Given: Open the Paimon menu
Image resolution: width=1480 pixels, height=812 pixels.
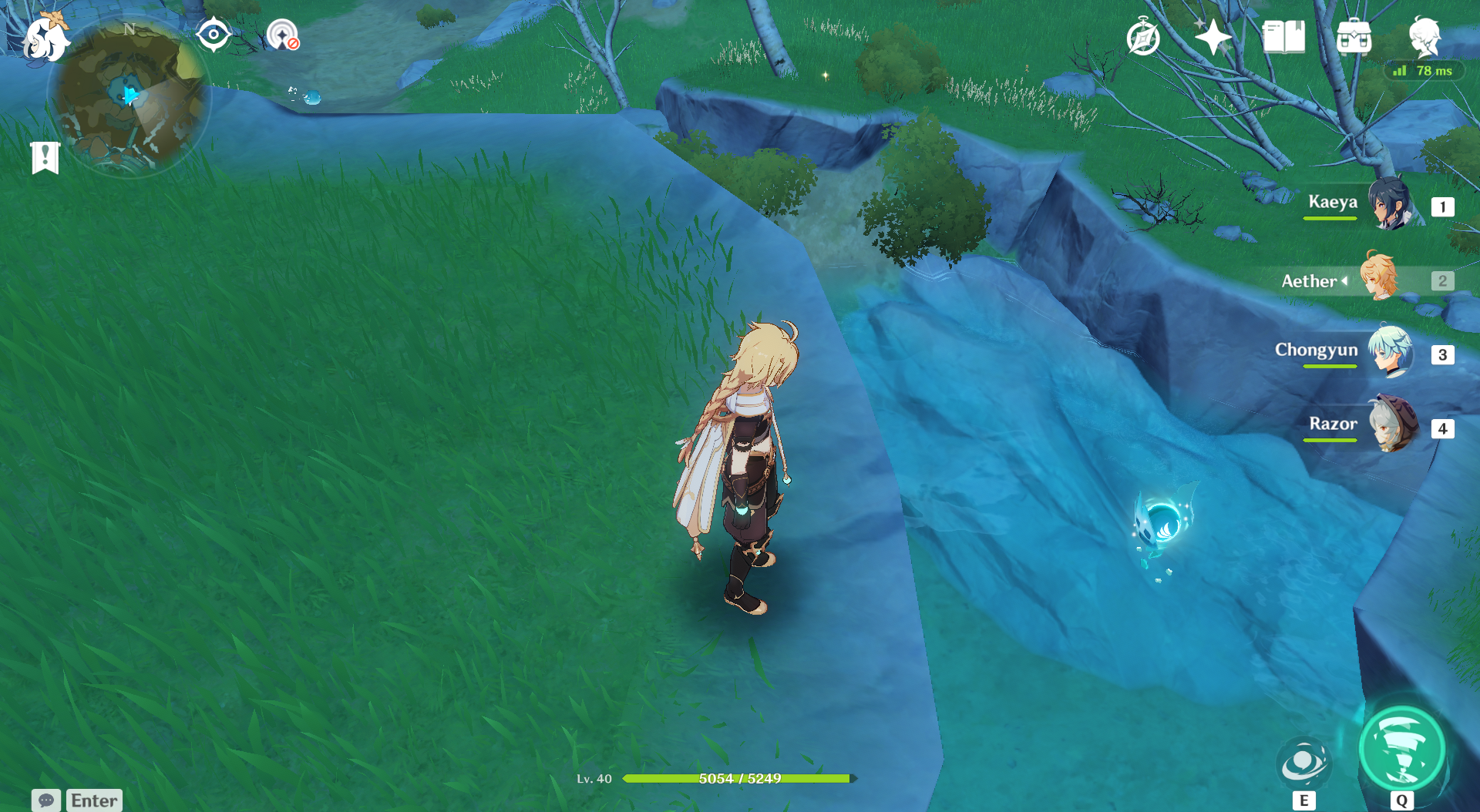Looking at the screenshot, I should click(x=46, y=37).
